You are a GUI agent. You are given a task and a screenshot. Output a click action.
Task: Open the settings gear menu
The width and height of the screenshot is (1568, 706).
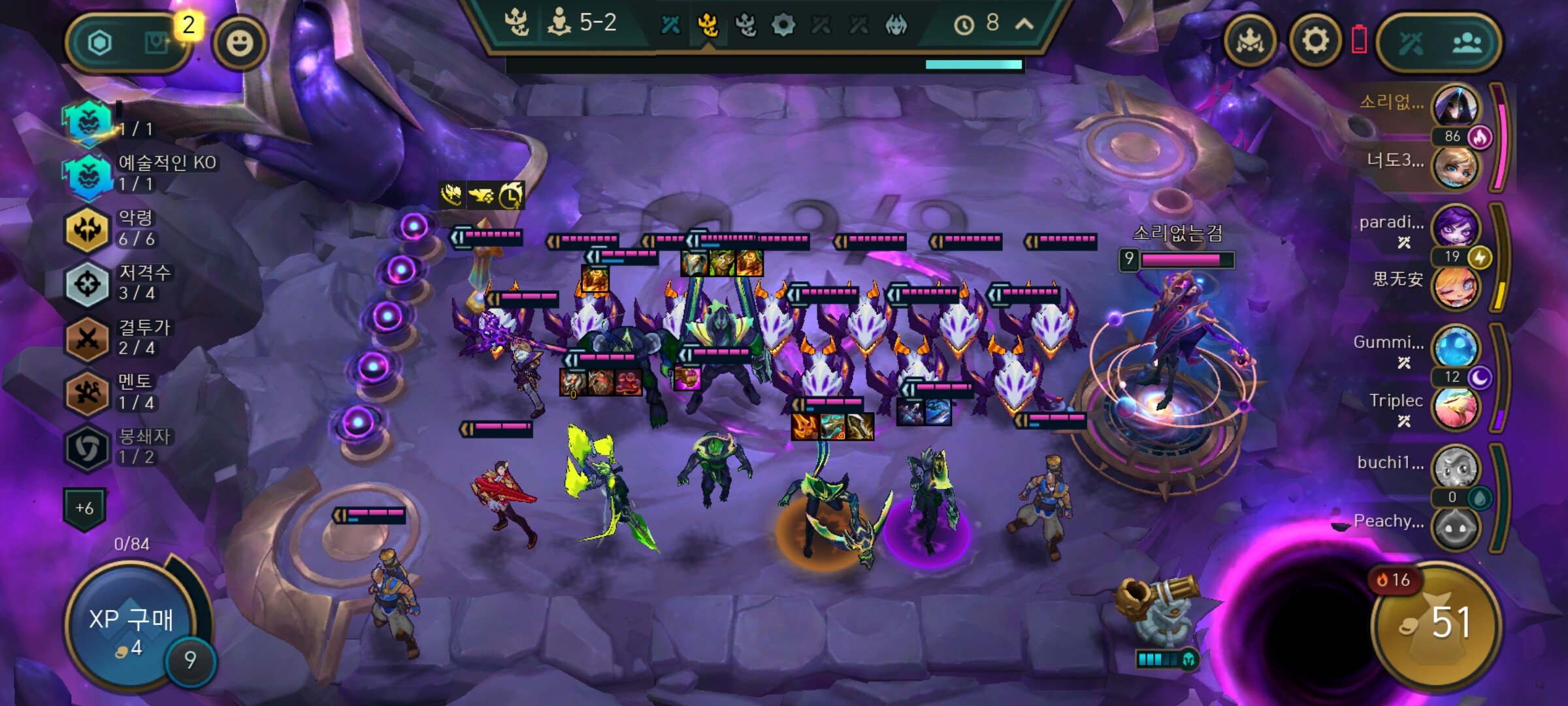(1315, 42)
